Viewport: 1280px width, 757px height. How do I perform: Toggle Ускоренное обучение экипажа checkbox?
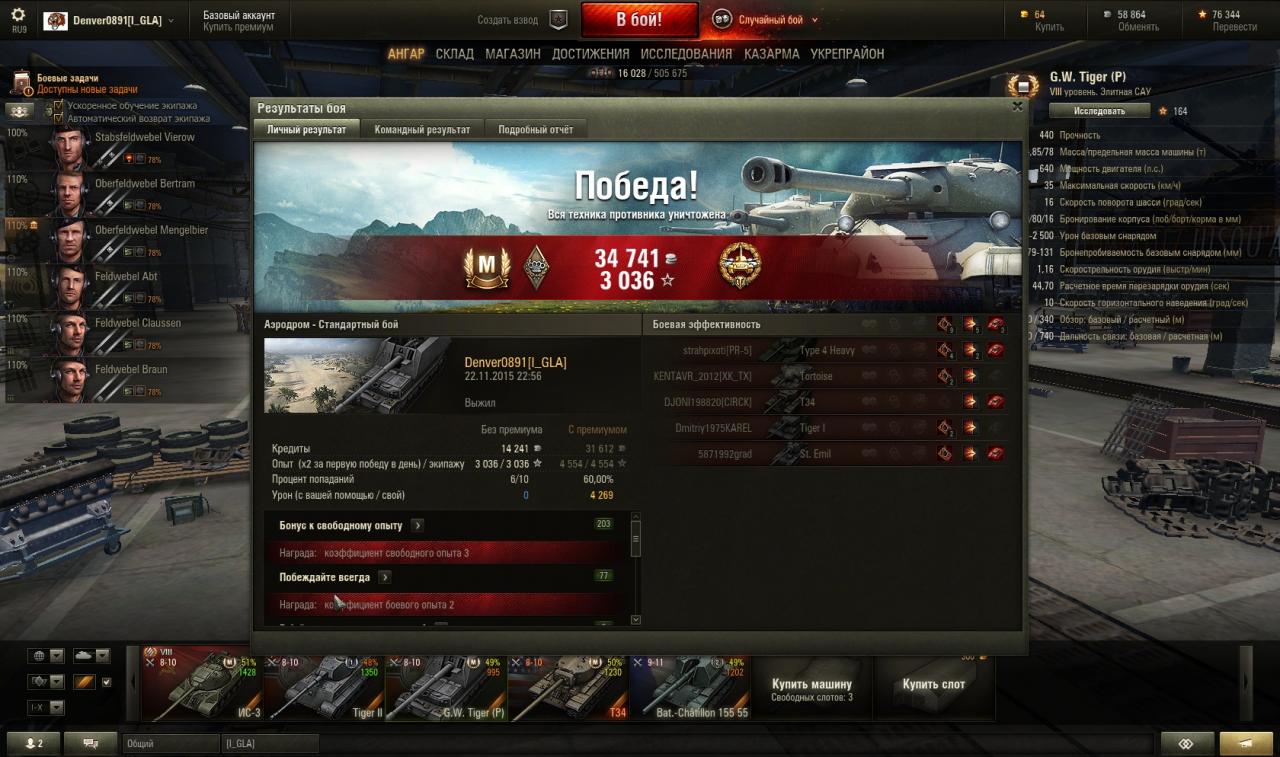tap(59, 105)
